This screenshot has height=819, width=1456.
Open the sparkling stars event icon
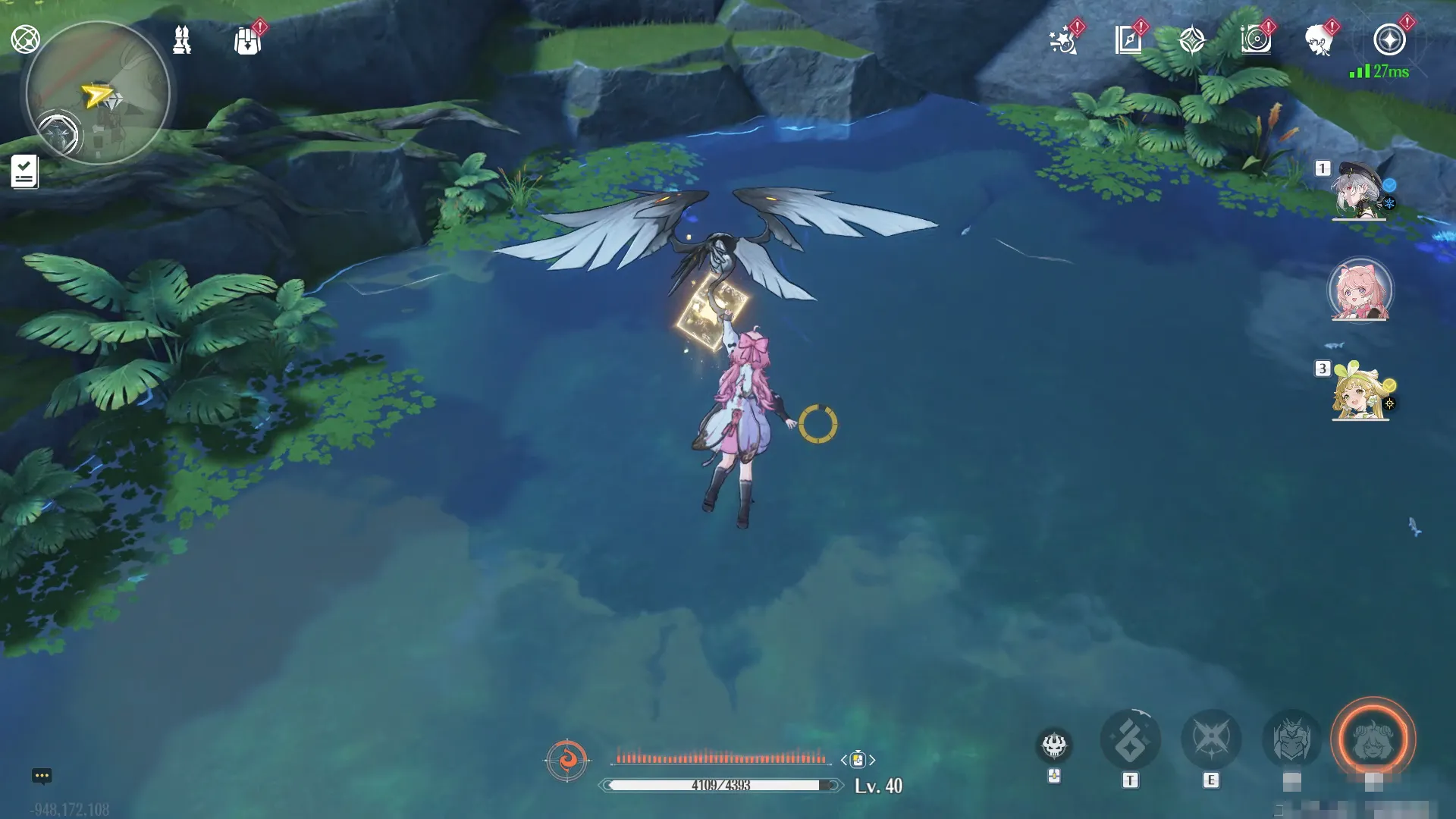[x=1063, y=40]
